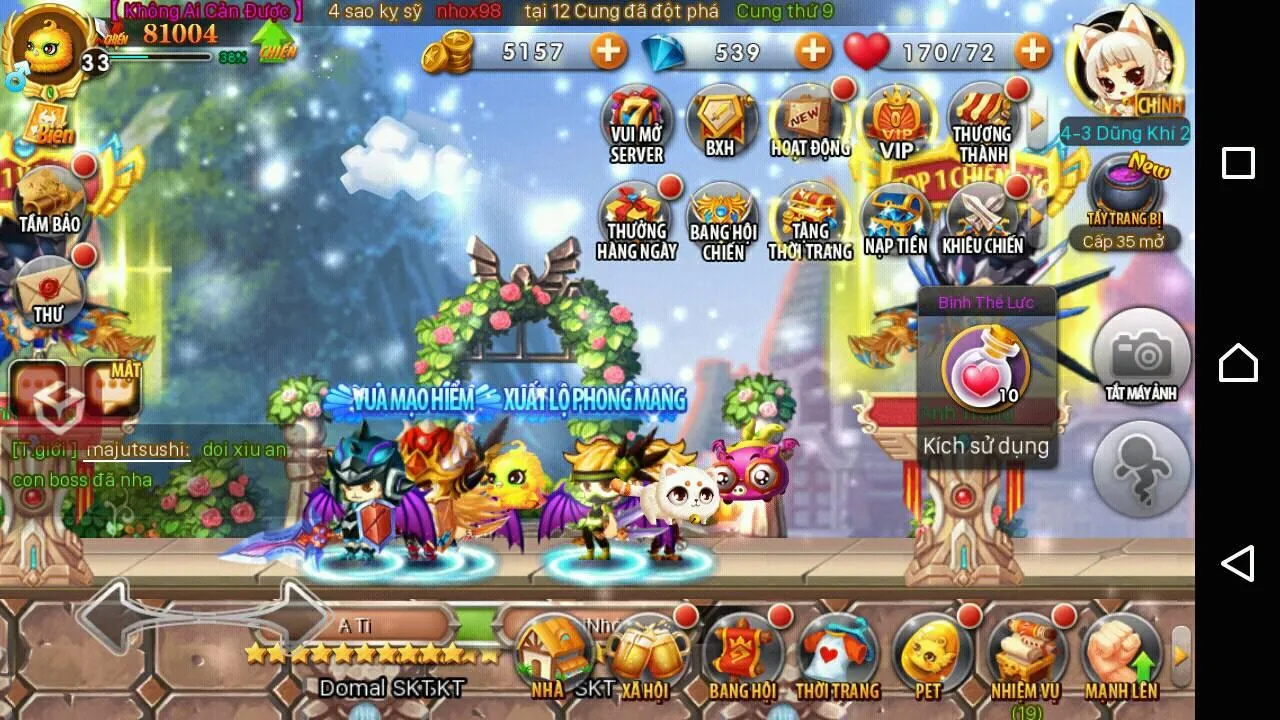This screenshot has height=720, width=1280.
Task: Expand the left side panel arrows
Action: click(200, 615)
